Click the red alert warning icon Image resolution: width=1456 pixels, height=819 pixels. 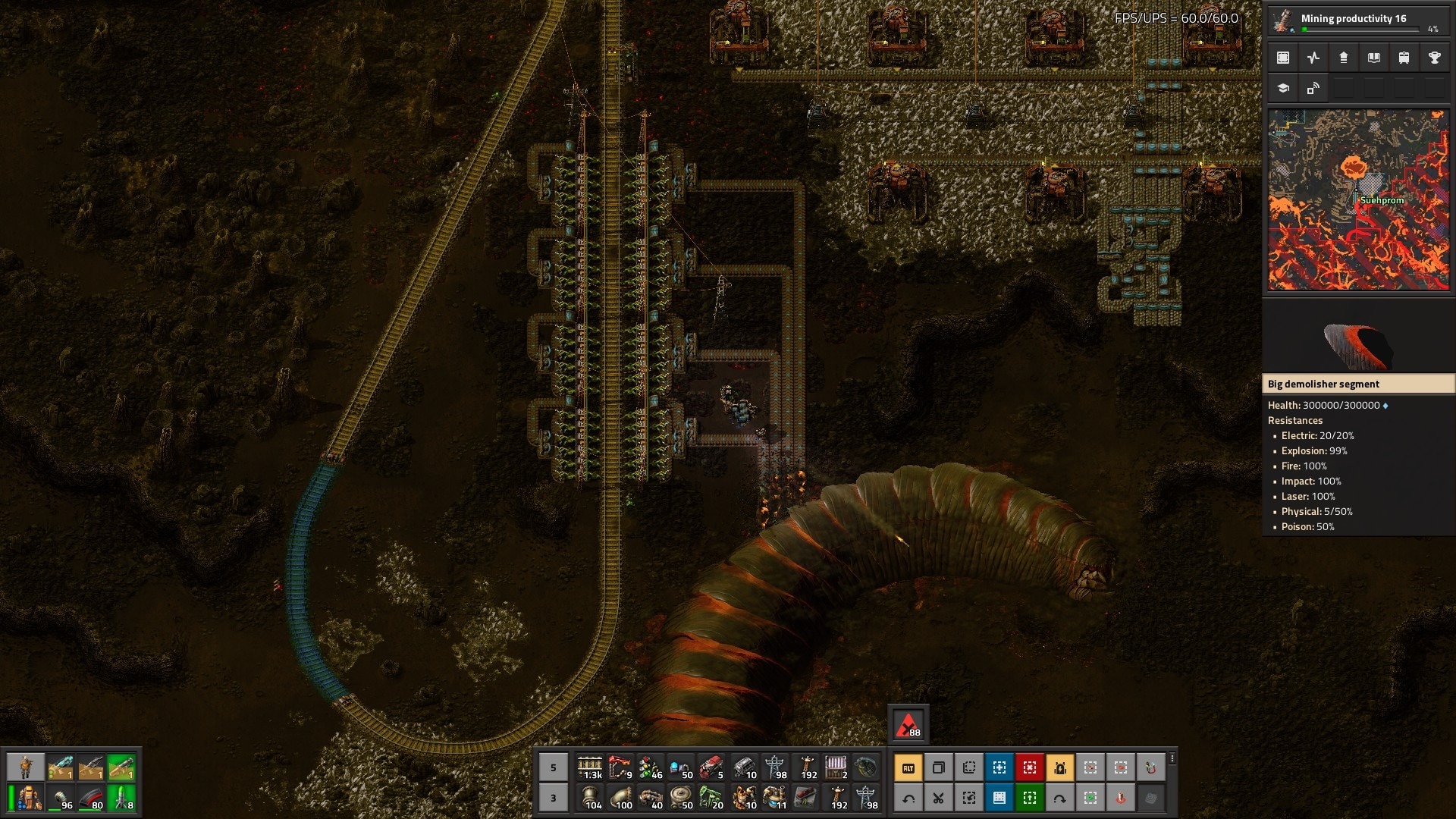pos(908,725)
